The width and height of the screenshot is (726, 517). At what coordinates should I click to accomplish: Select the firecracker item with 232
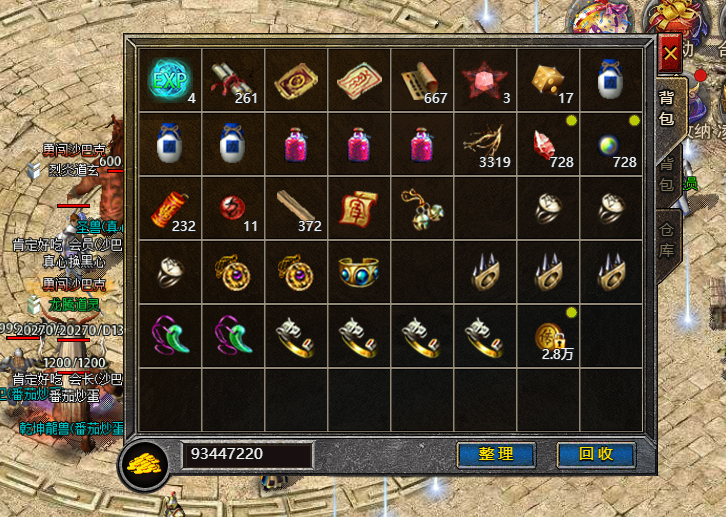170,208
